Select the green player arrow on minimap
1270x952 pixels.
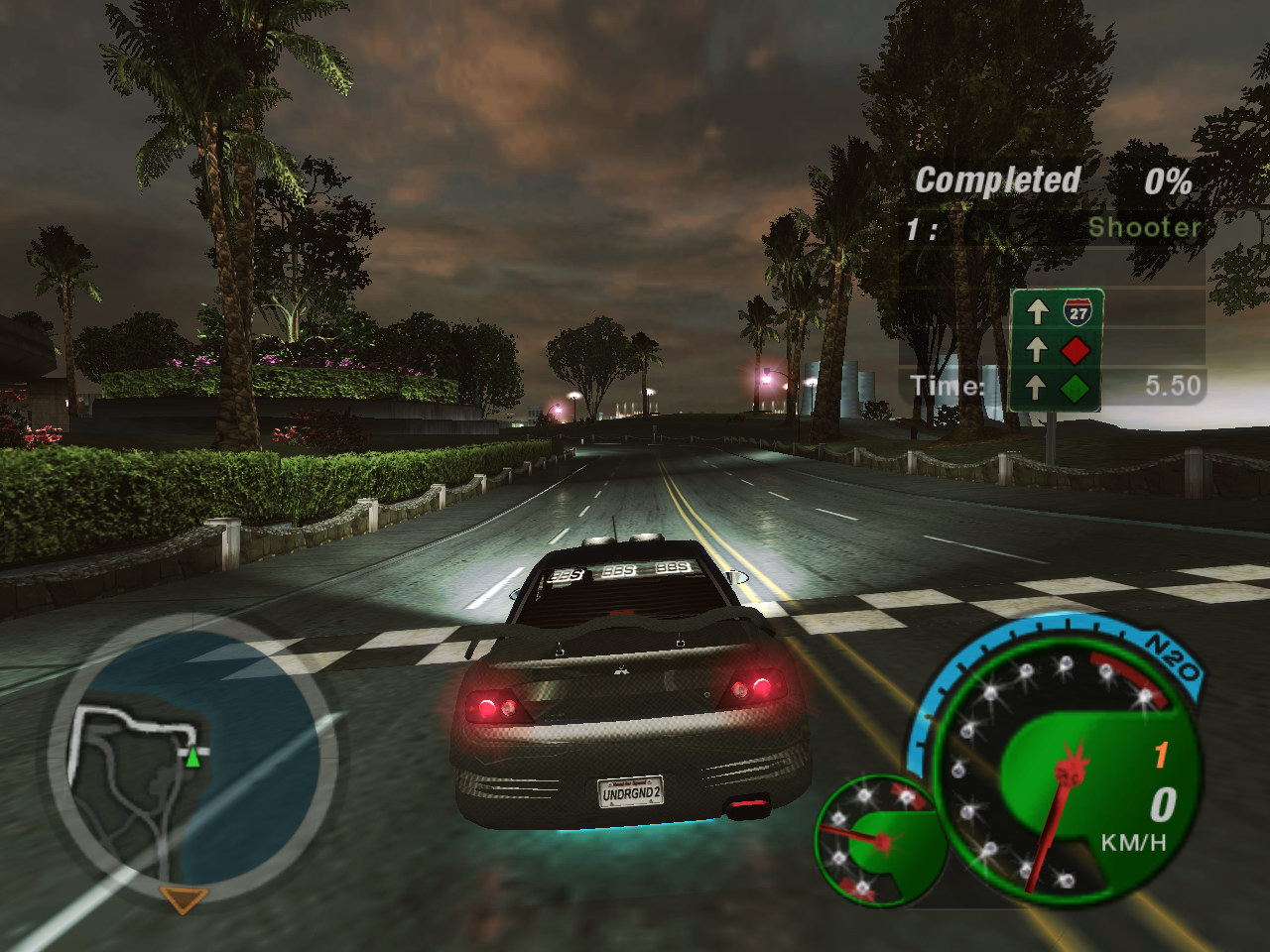pyautogui.click(x=192, y=759)
